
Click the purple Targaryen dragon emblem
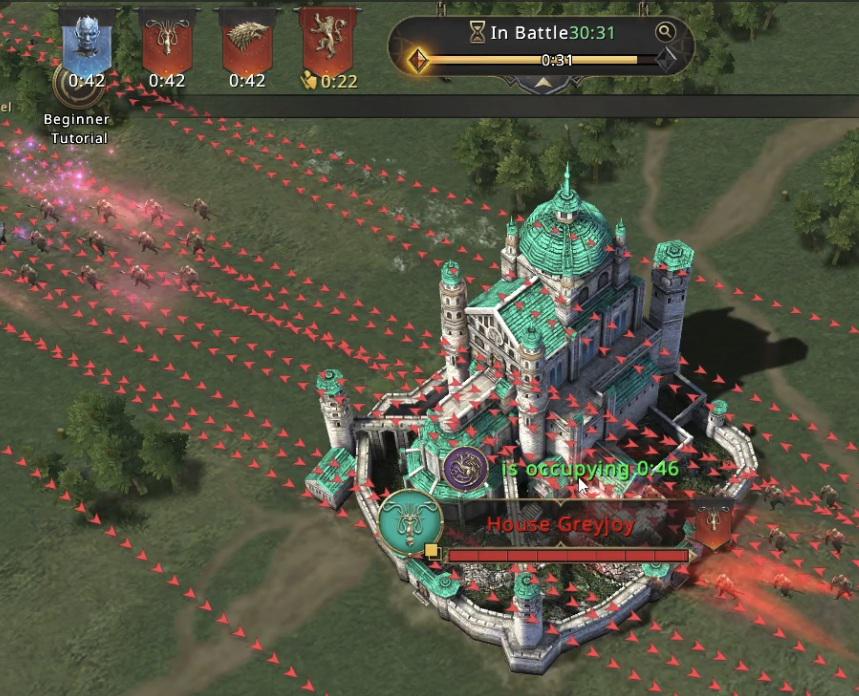pos(465,467)
